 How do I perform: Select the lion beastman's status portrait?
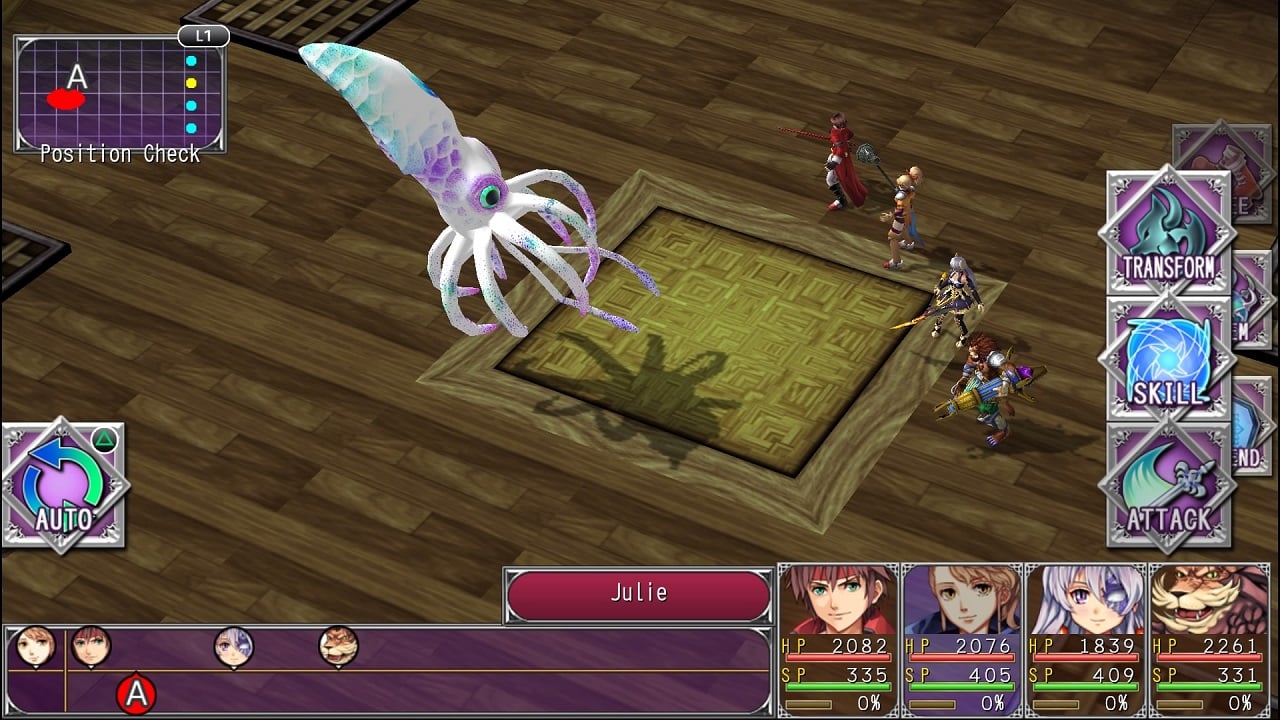tap(1210, 600)
